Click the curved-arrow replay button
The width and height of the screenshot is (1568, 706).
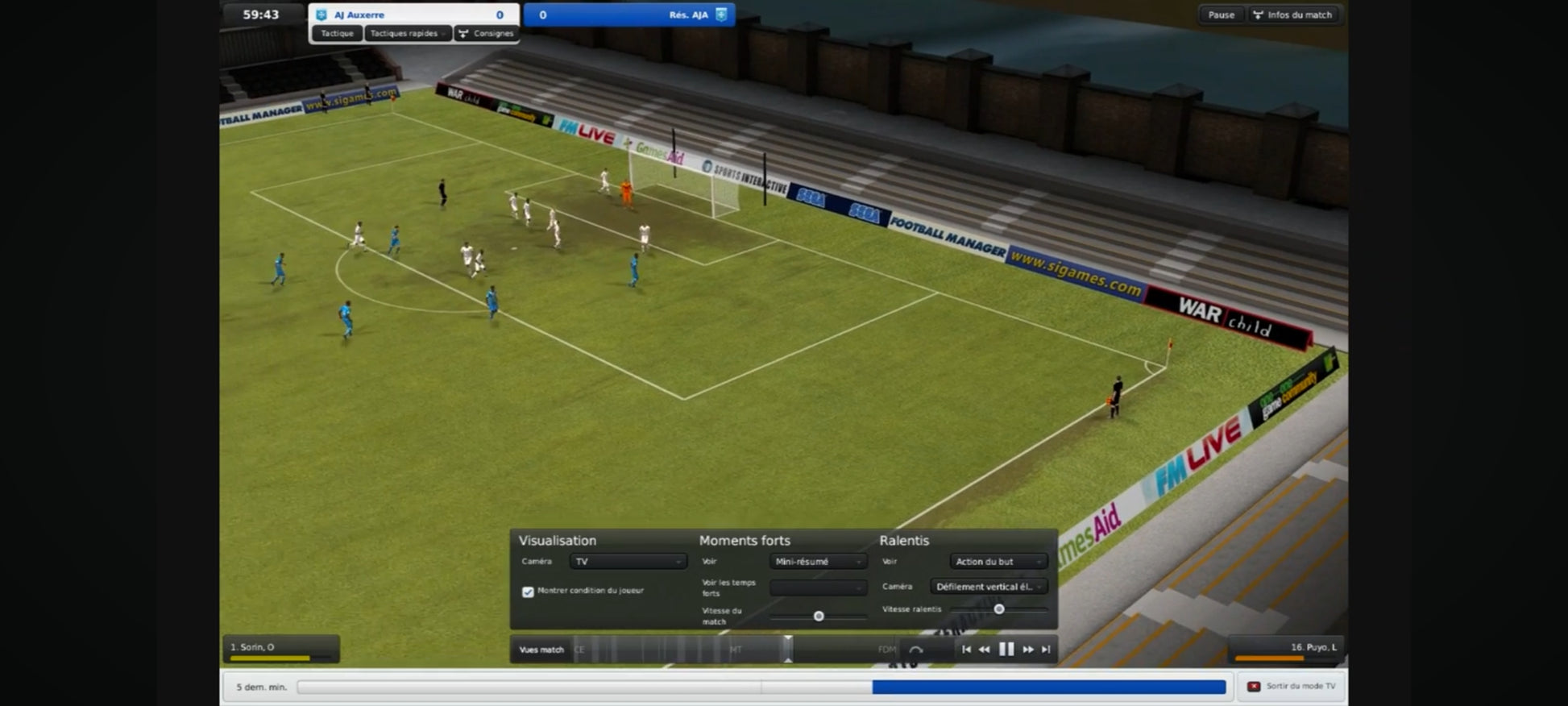coord(916,650)
